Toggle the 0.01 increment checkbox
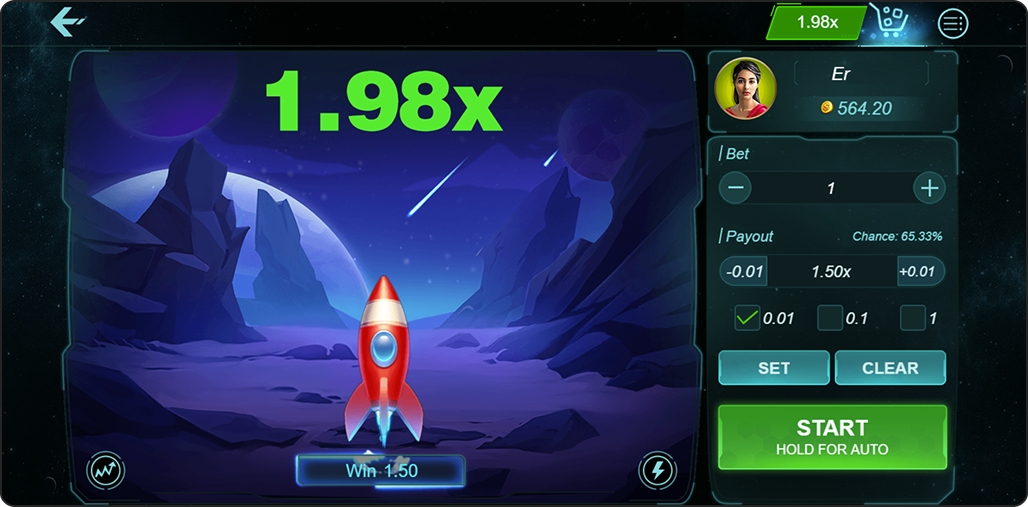Image resolution: width=1028 pixels, height=507 pixels. click(747, 318)
